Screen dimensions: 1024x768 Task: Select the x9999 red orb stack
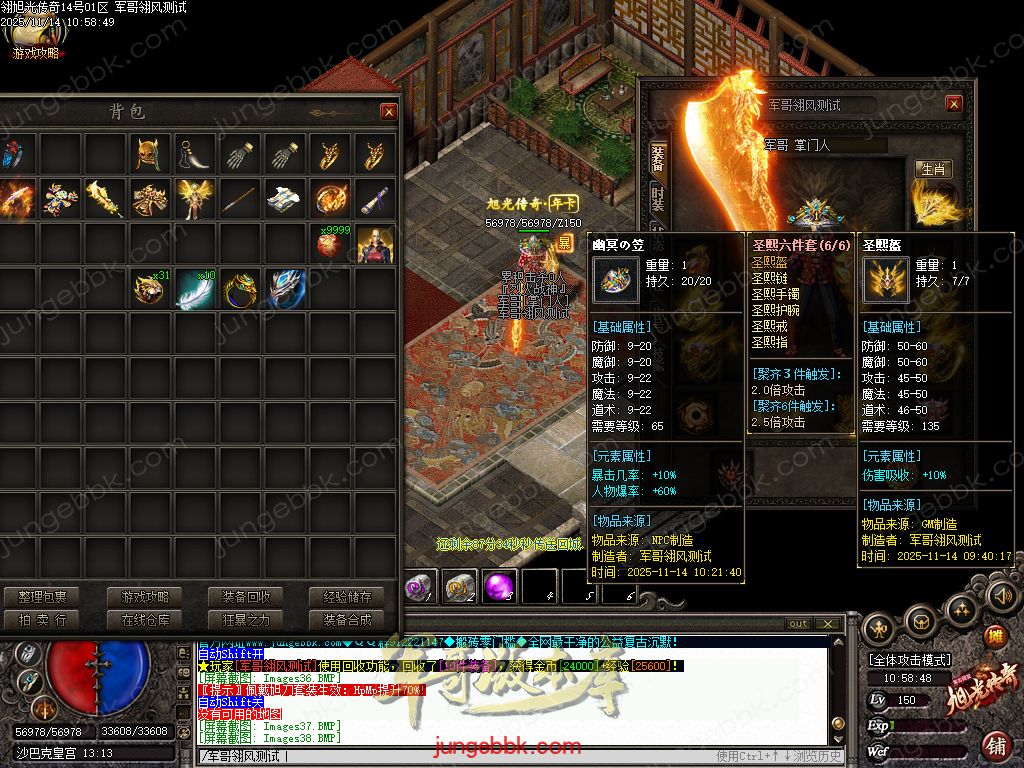click(330, 244)
